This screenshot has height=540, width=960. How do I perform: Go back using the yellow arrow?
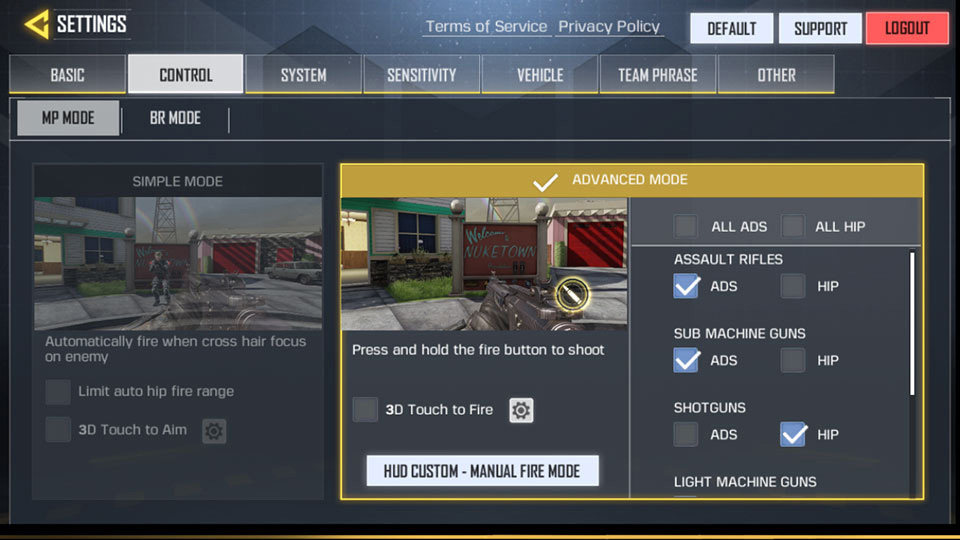(36, 24)
